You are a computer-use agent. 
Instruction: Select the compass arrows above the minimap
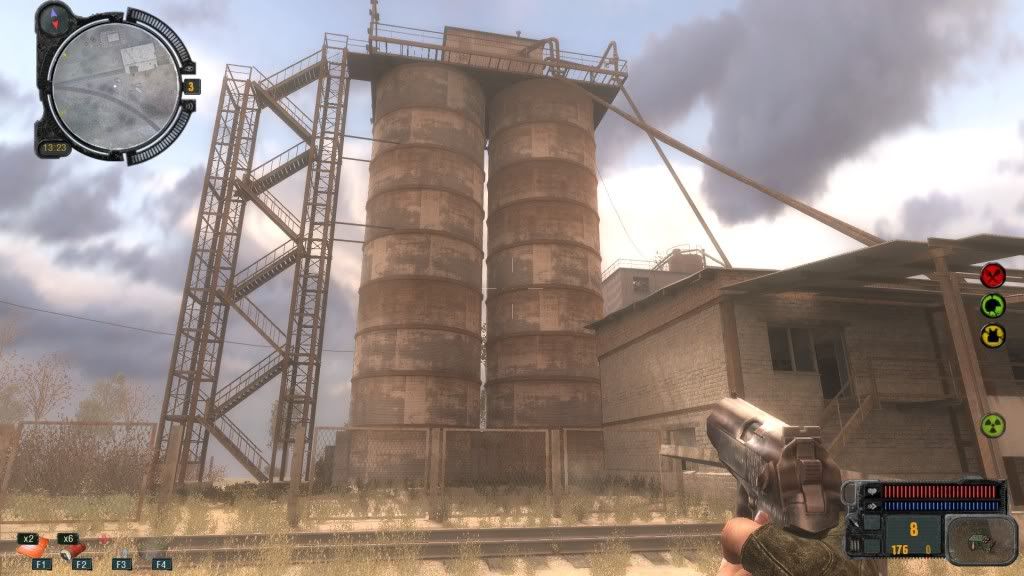point(53,15)
